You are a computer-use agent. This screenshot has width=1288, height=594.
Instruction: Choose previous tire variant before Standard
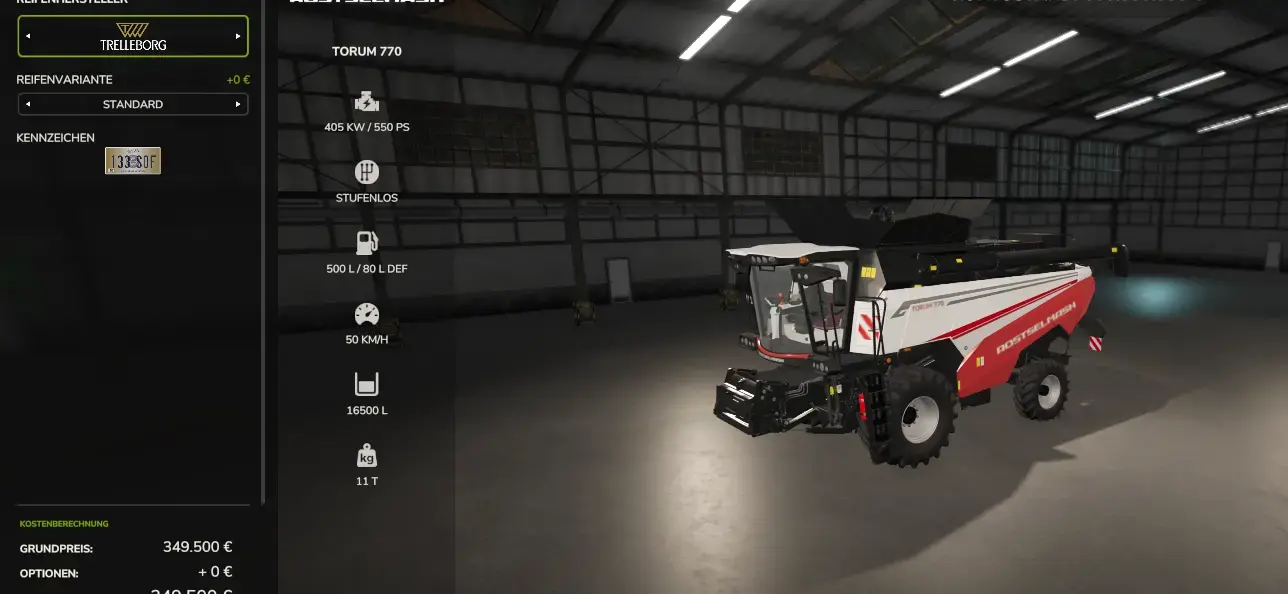point(28,104)
